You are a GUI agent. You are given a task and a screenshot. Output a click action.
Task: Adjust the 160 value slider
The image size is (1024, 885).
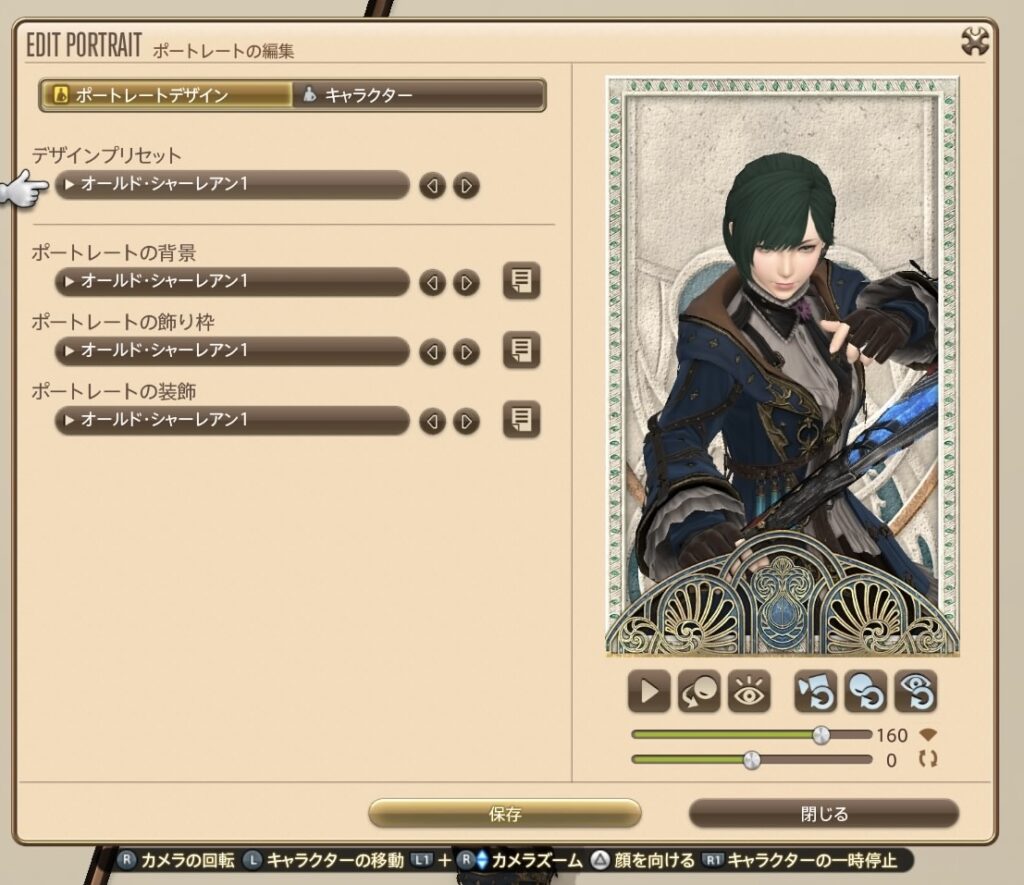(x=821, y=735)
